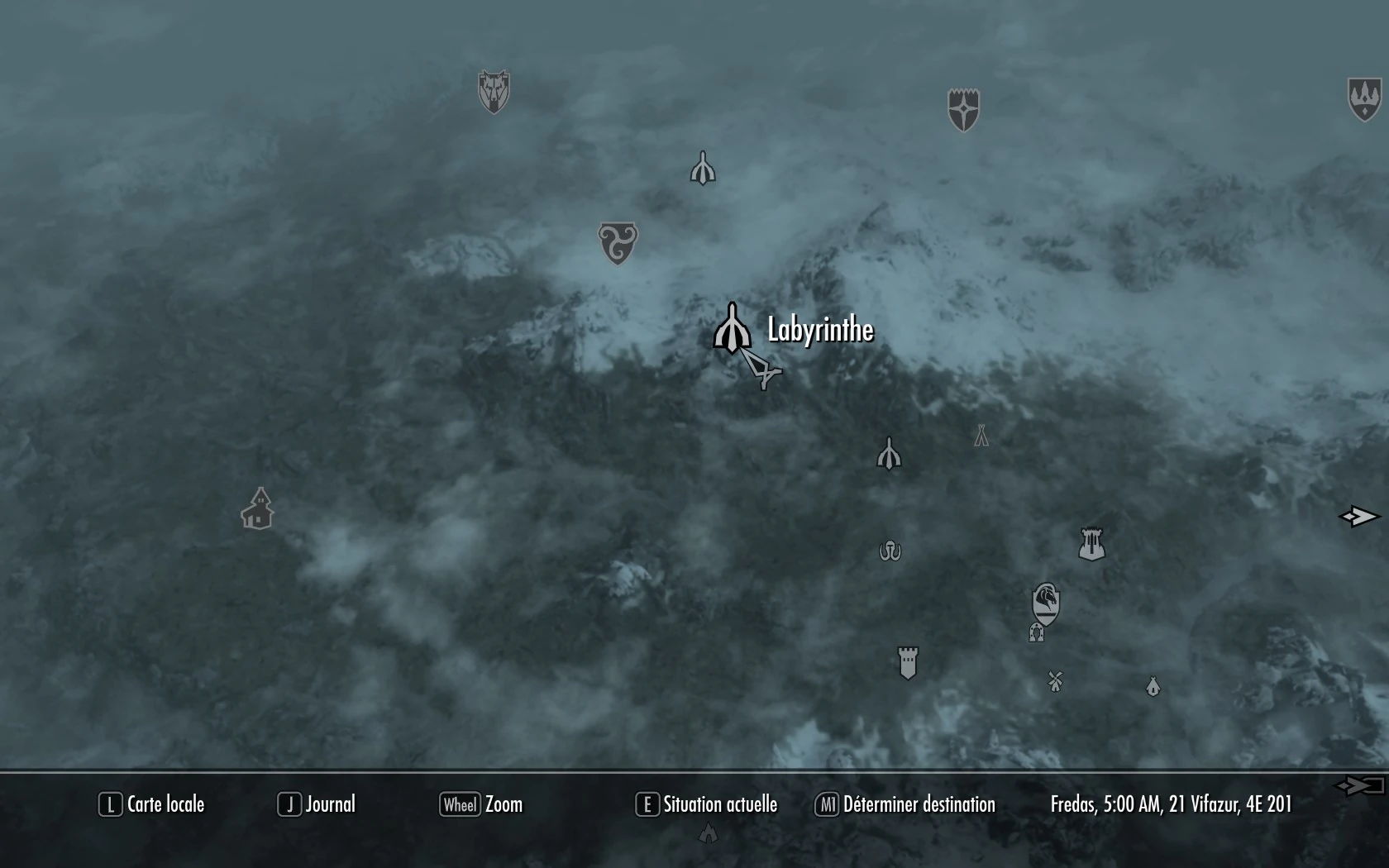This screenshot has height=868, width=1389.
Task: Click the horseshoe stables marker
Action: [x=1035, y=632]
